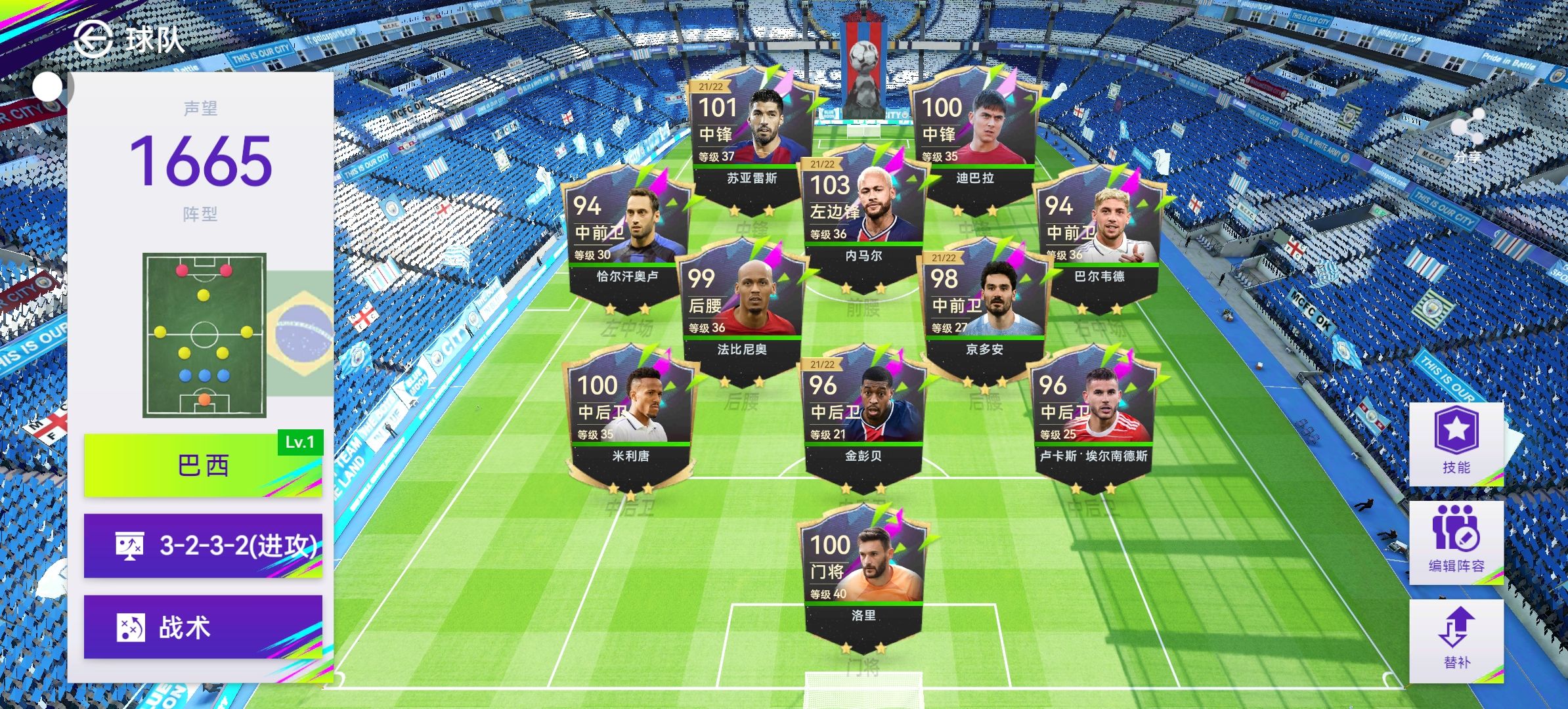Viewport: 1568px width, 709px height.
Task: Go back using the arrow next to 球队
Action: click(x=93, y=39)
